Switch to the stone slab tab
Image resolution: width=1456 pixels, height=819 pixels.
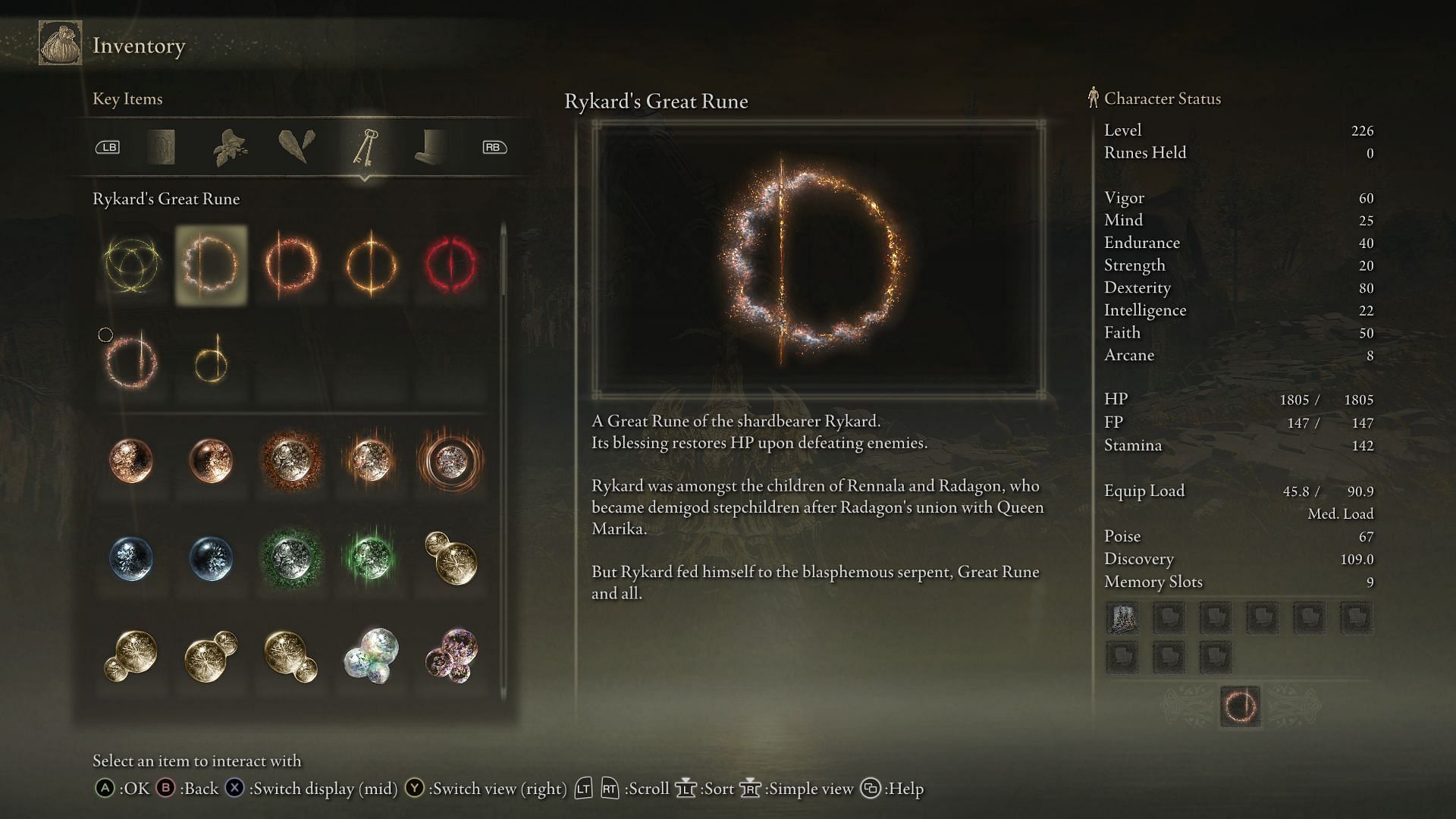pyautogui.click(x=161, y=147)
